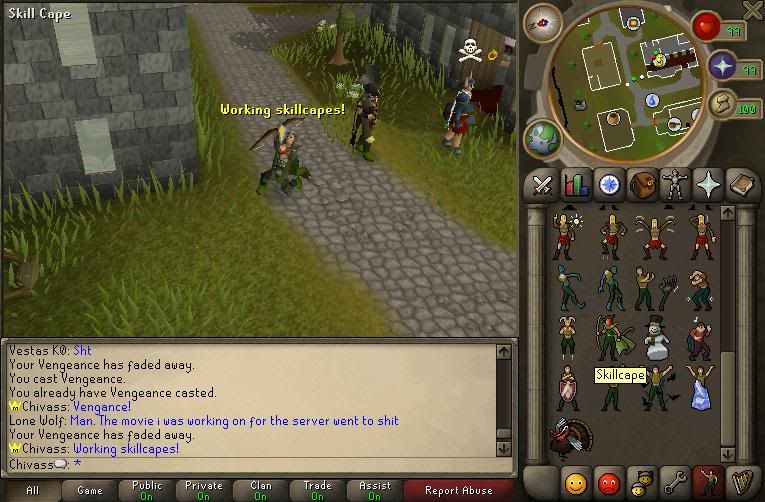Click the Report Abuse button

click(459, 490)
